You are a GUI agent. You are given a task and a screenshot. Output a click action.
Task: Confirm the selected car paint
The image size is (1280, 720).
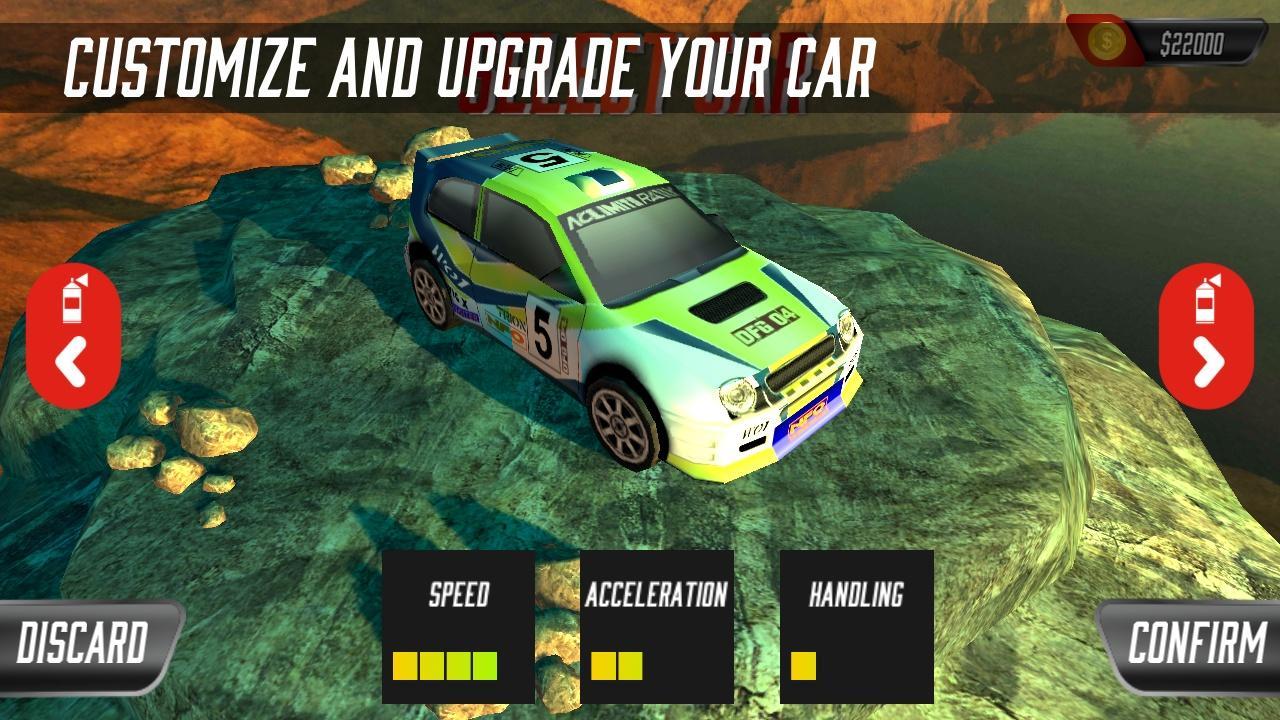(x=1194, y=644)
